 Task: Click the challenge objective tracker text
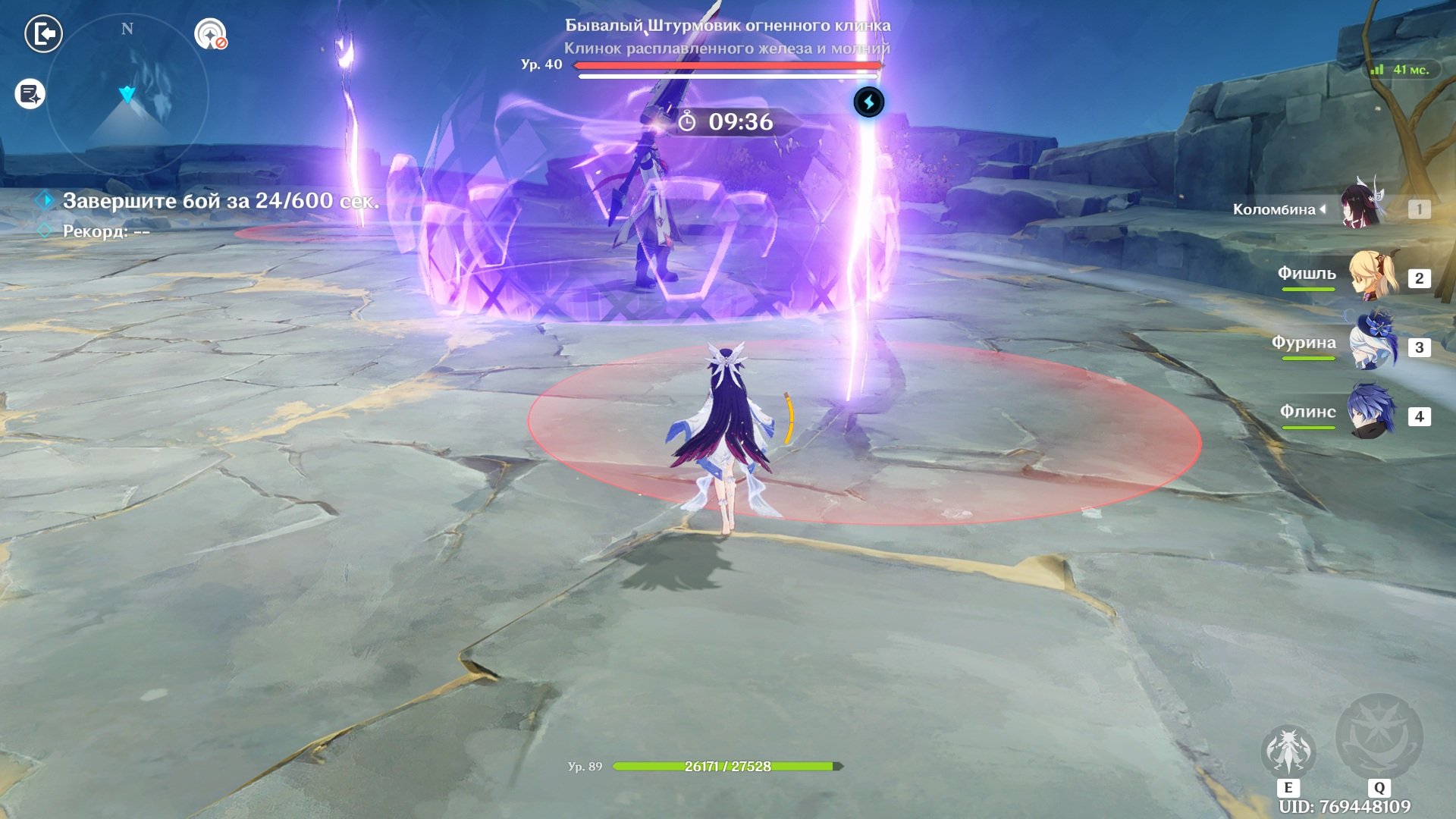[220, 201]
